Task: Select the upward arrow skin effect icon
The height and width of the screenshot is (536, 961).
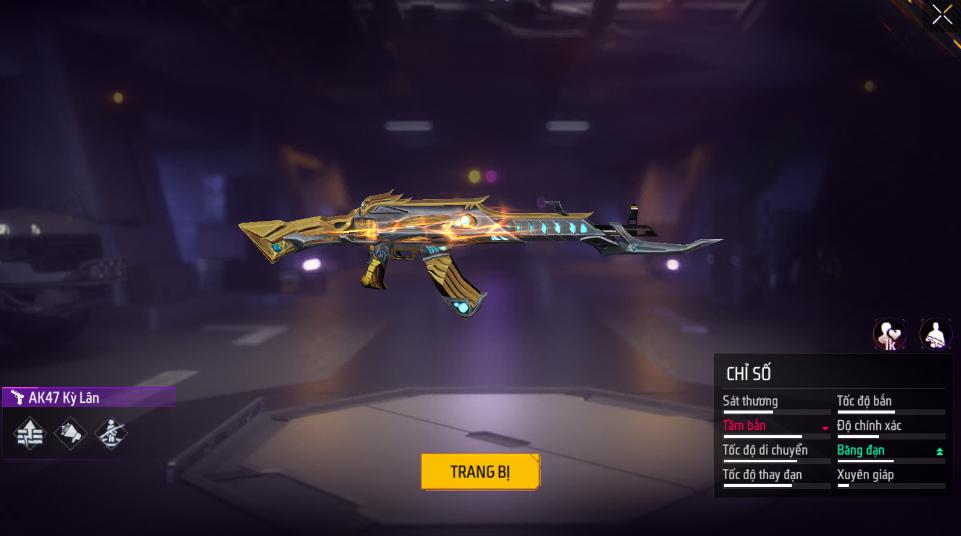Action: [30, 433]
